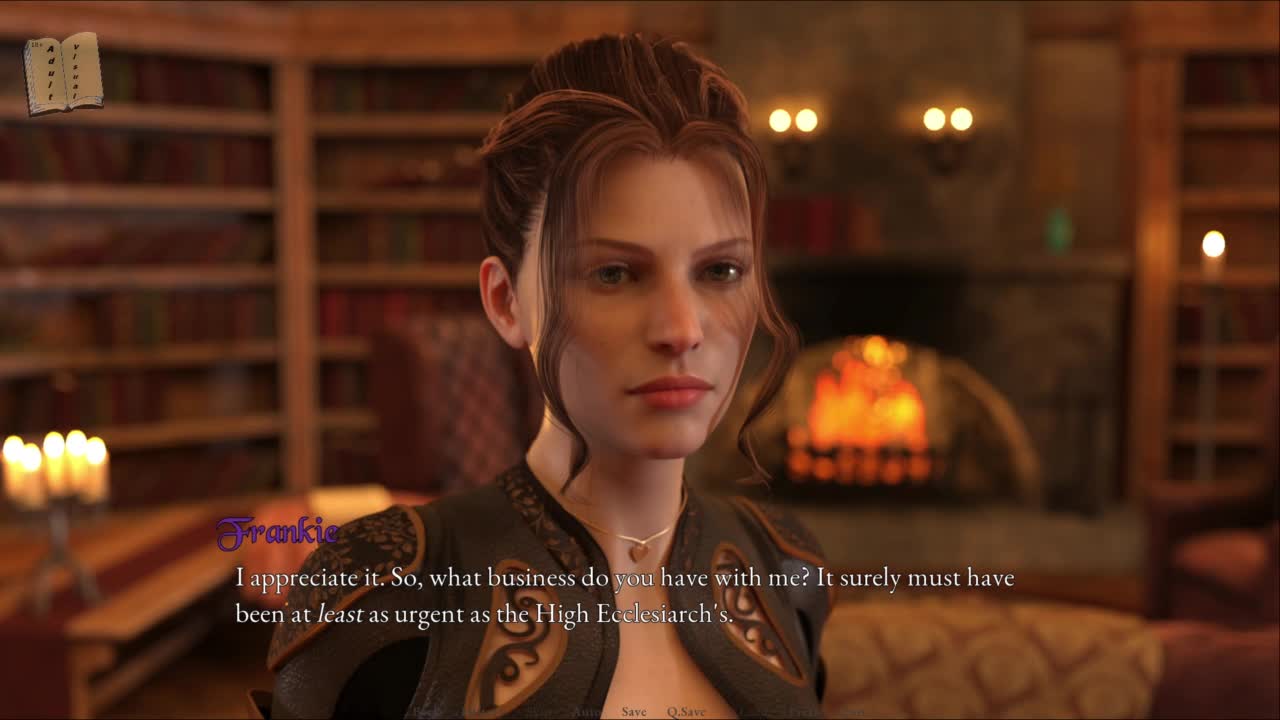Open the Save menu
This screenshot has height=720, width=1280.
click(x=634, y=712)
